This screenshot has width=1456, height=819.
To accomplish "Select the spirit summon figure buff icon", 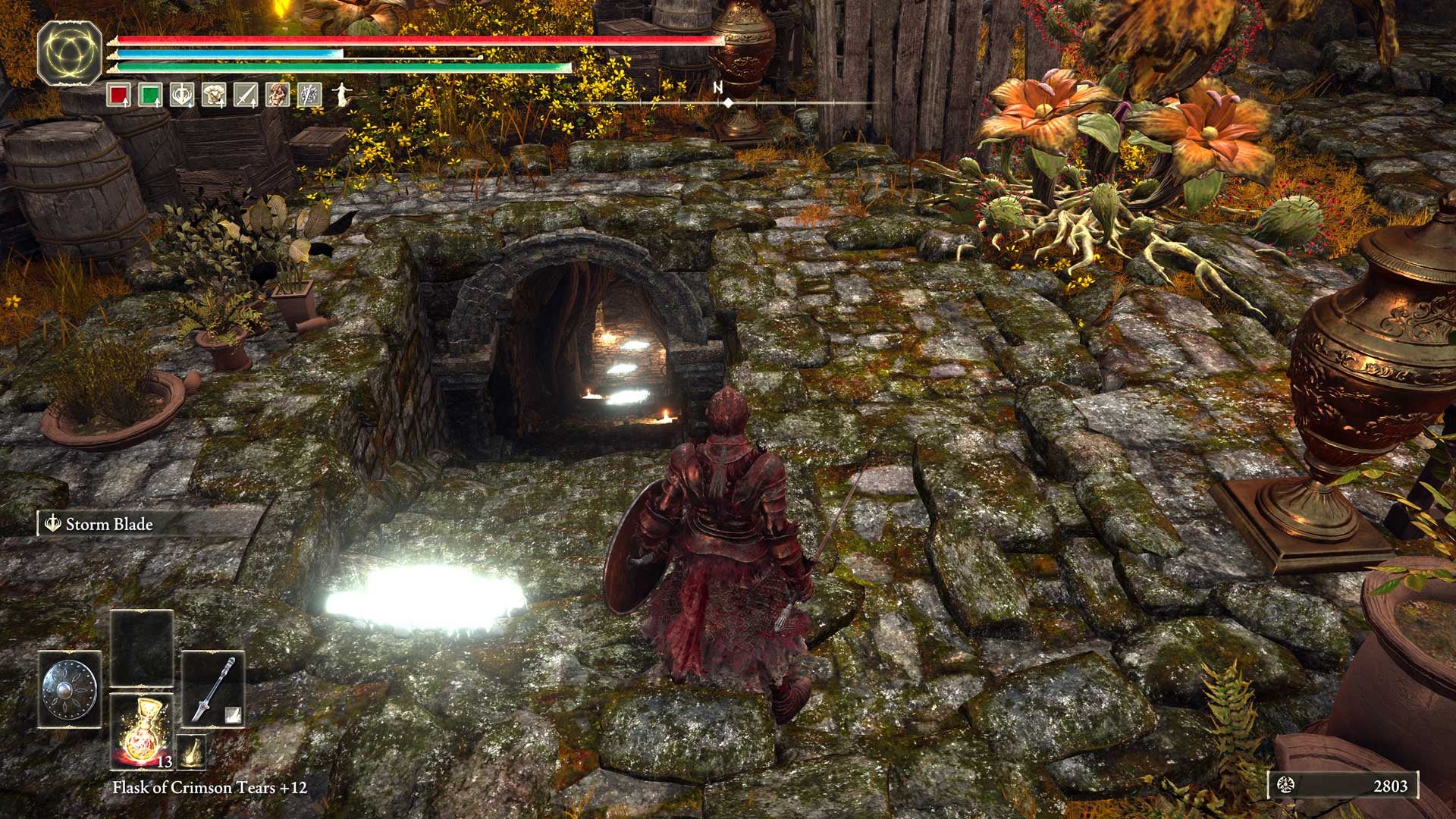I will click(341, 95).
